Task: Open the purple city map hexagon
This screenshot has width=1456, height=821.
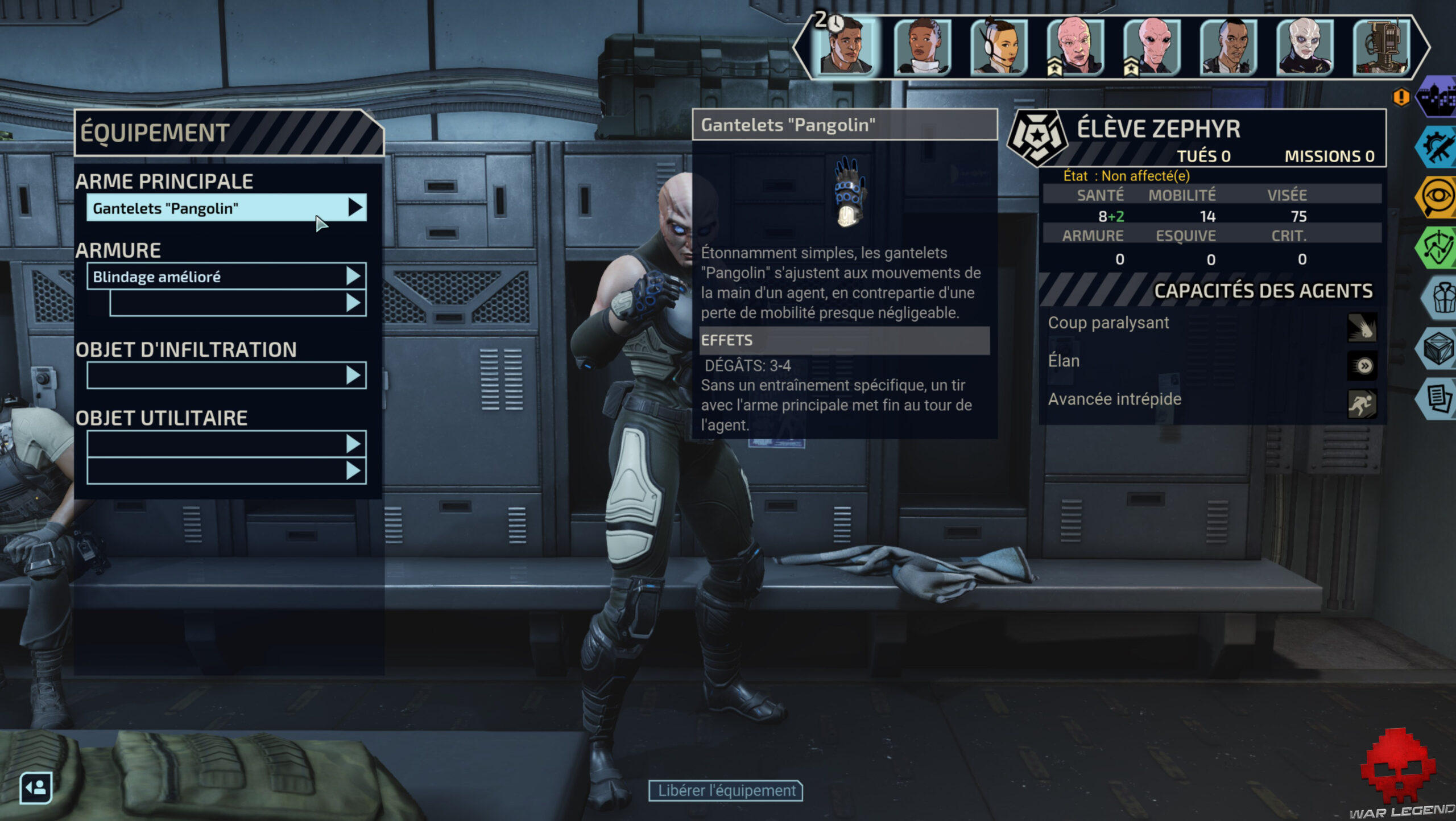Action: (1437, 97)
